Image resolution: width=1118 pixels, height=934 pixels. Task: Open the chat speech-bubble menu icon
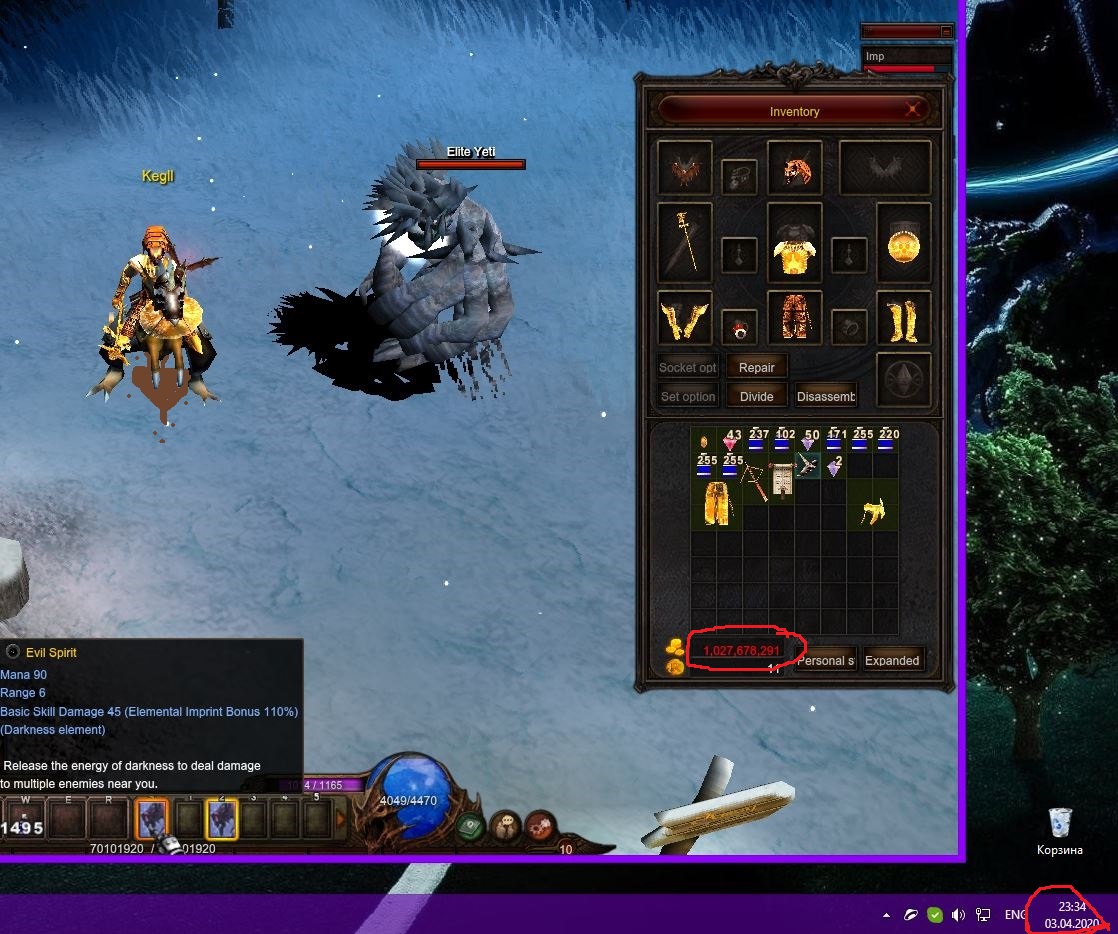[x=505, y=825]
